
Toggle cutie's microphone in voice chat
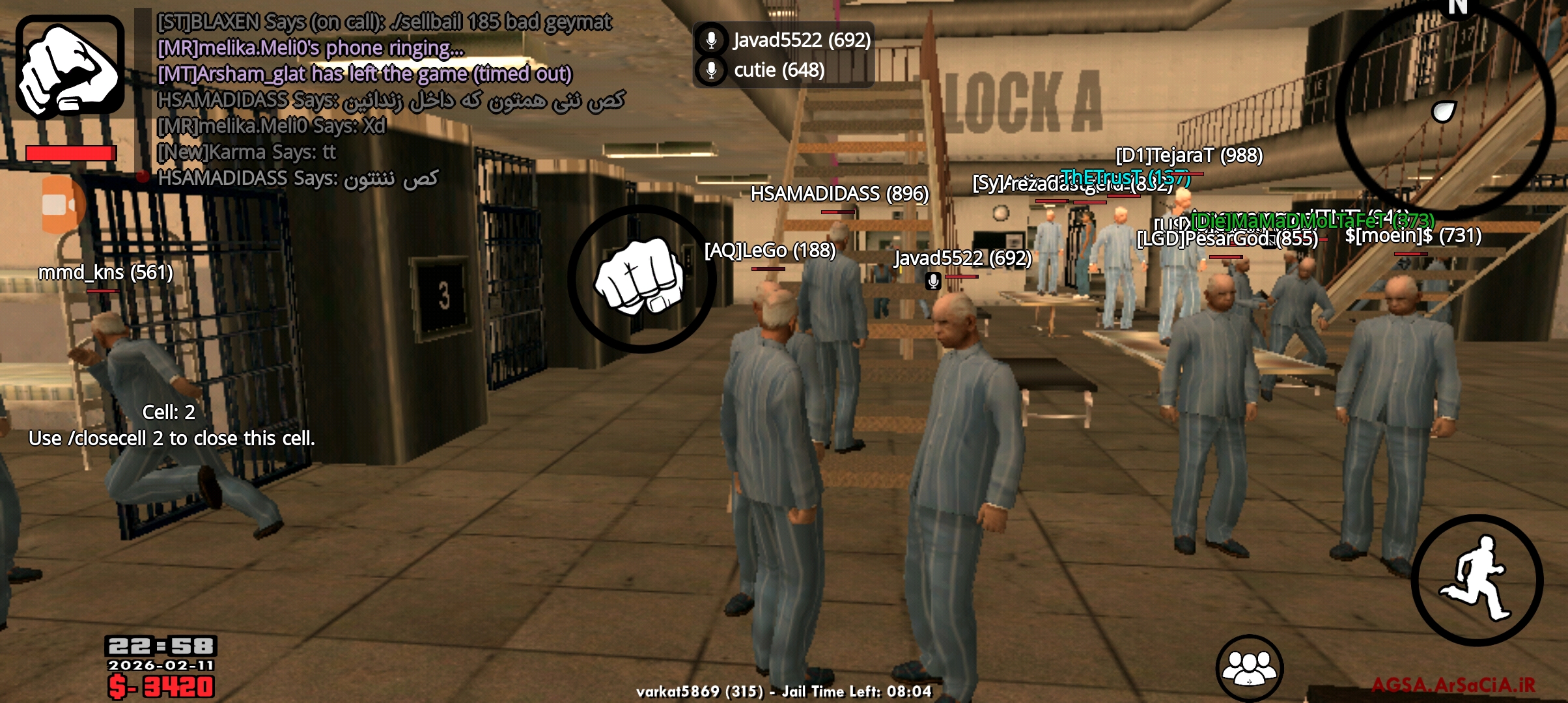712,70
